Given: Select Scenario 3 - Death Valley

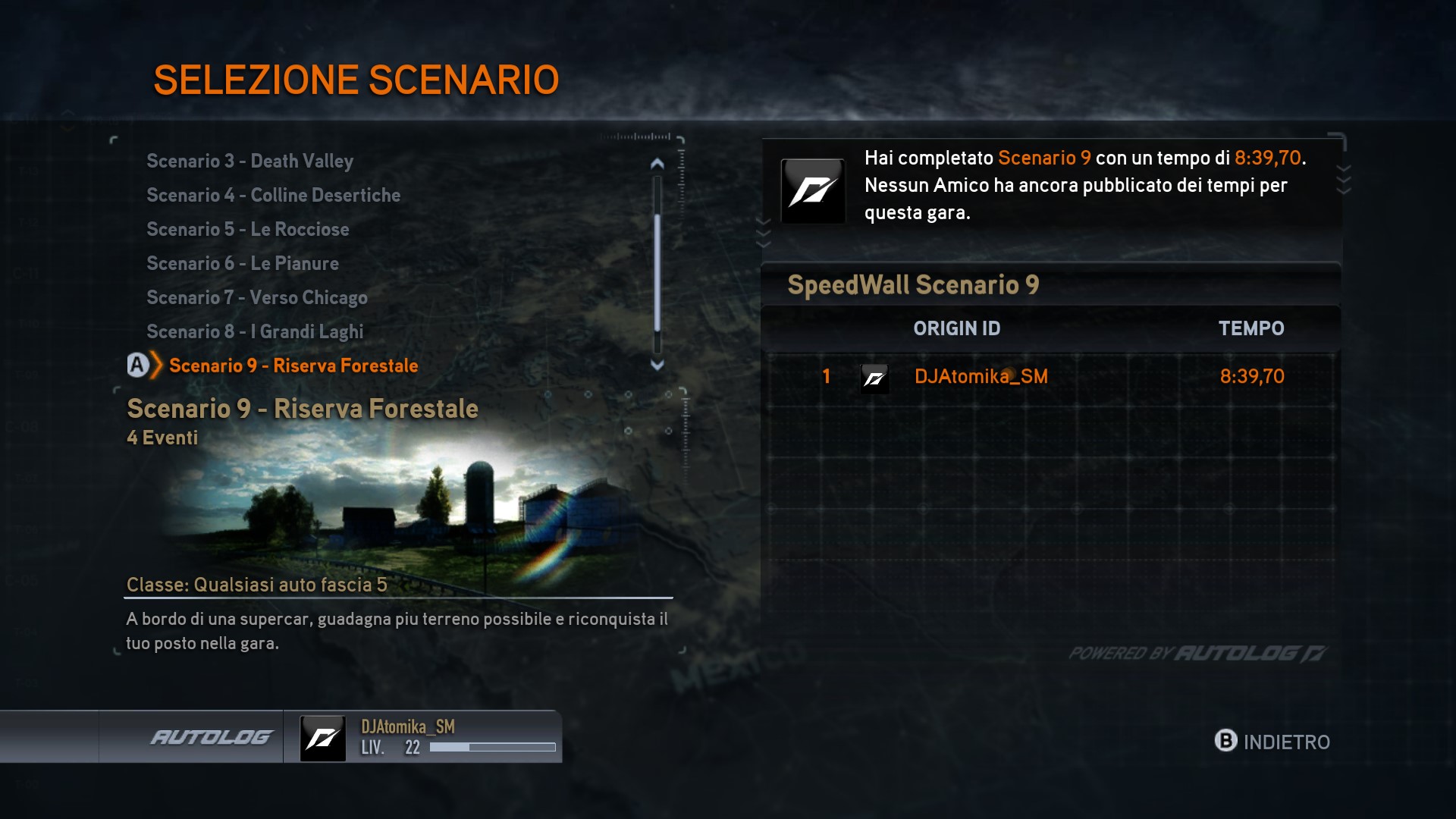Looking at the screenshot, I should pos(249,162).
